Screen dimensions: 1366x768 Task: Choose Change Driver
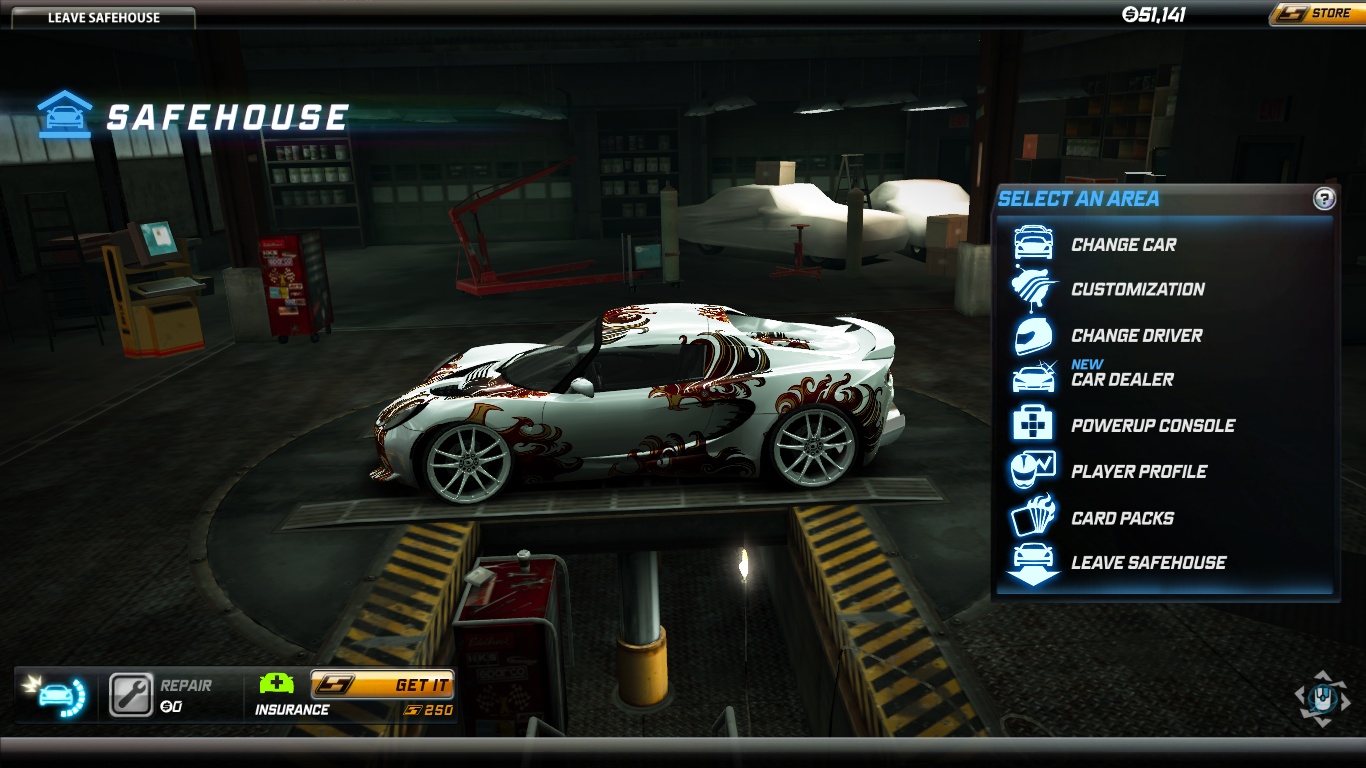pyautogui.click(x=1136, y=335)
